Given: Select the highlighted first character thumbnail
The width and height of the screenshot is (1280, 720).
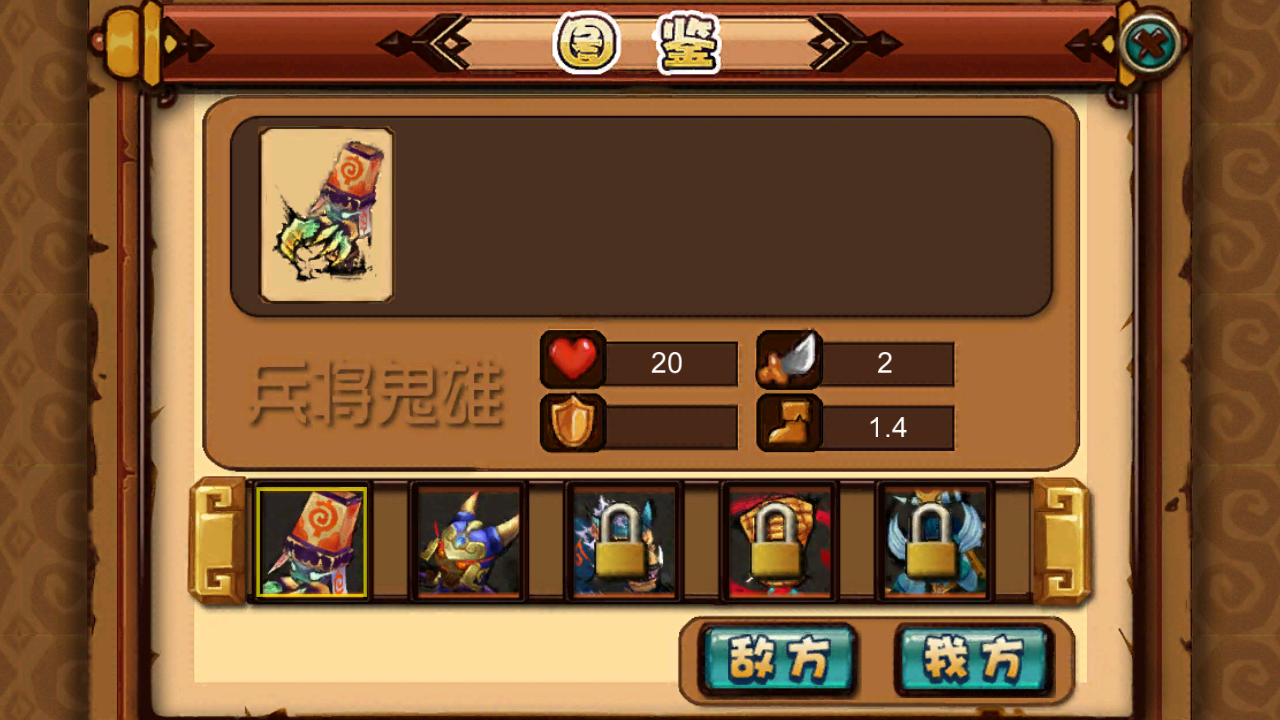Looking at the screenshot, I should coord(313,542).
